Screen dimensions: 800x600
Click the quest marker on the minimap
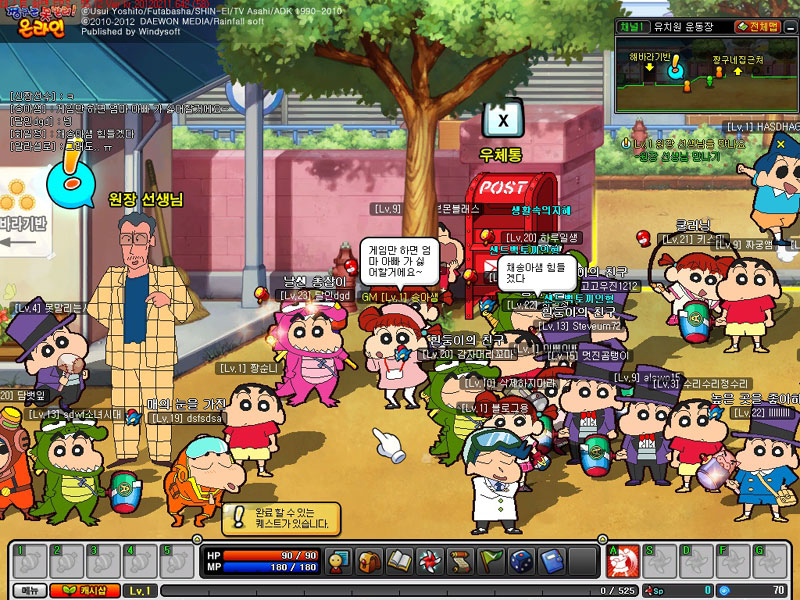[x=676, y=68]
